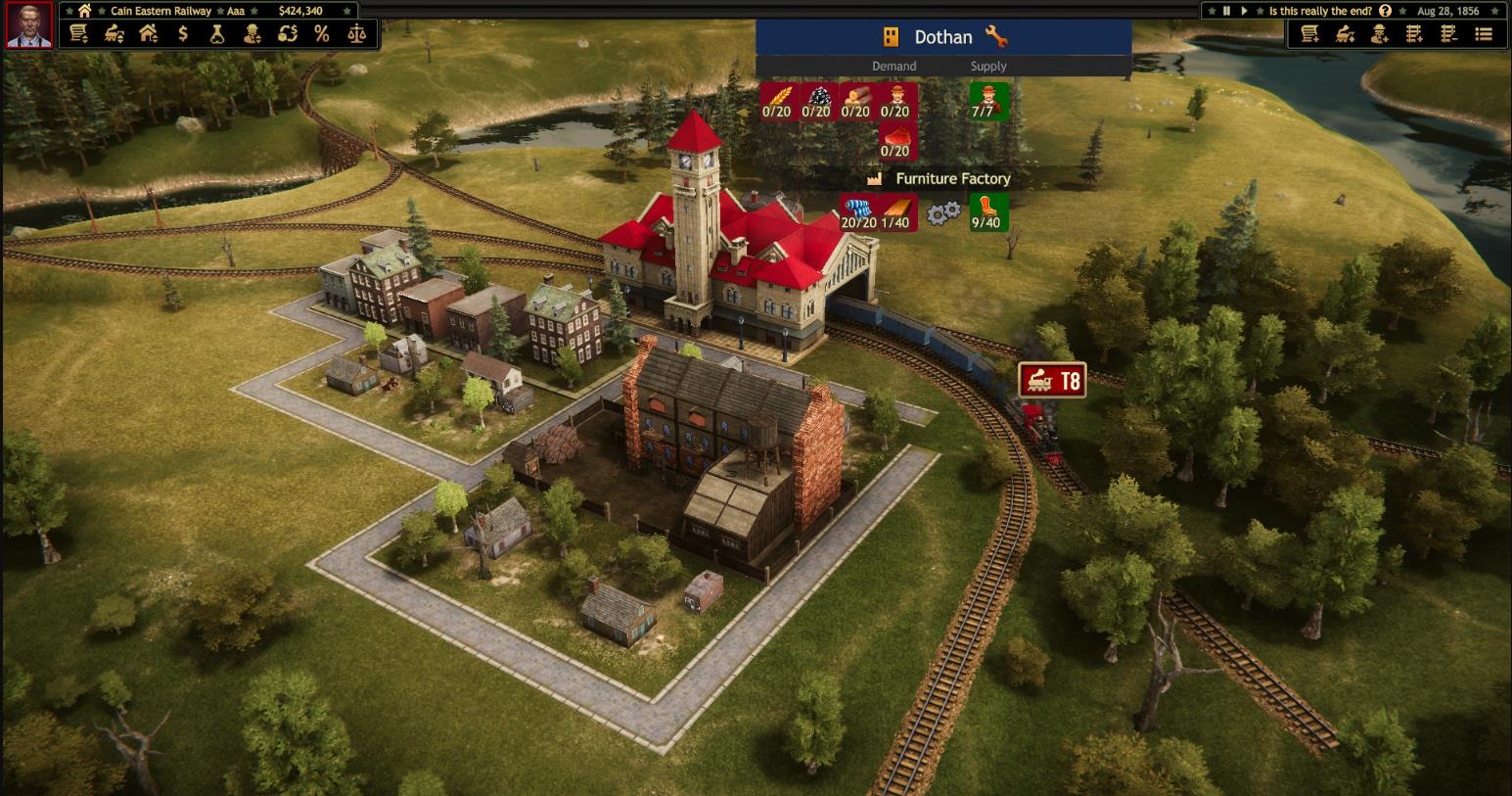Select the furniture chair supply tile
Screen dimensions: 1512x796
[987, 212]
